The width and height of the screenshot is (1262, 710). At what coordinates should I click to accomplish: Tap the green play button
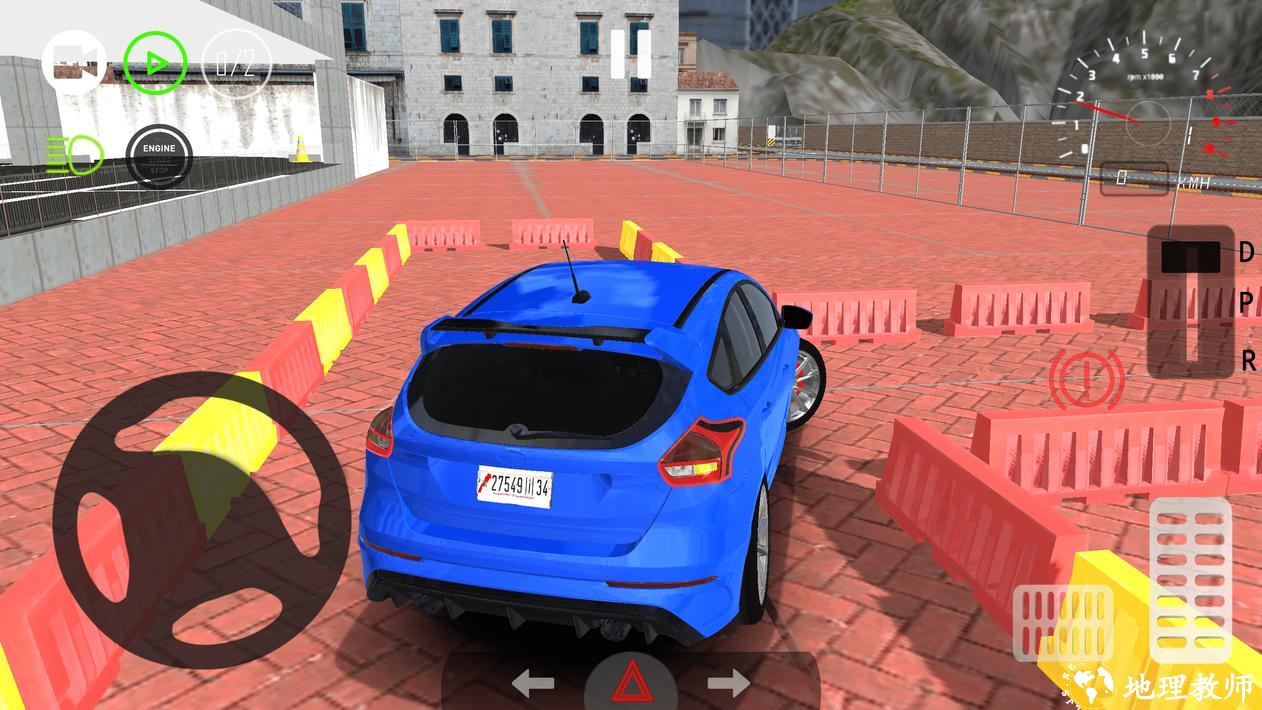tap(155, 63)
